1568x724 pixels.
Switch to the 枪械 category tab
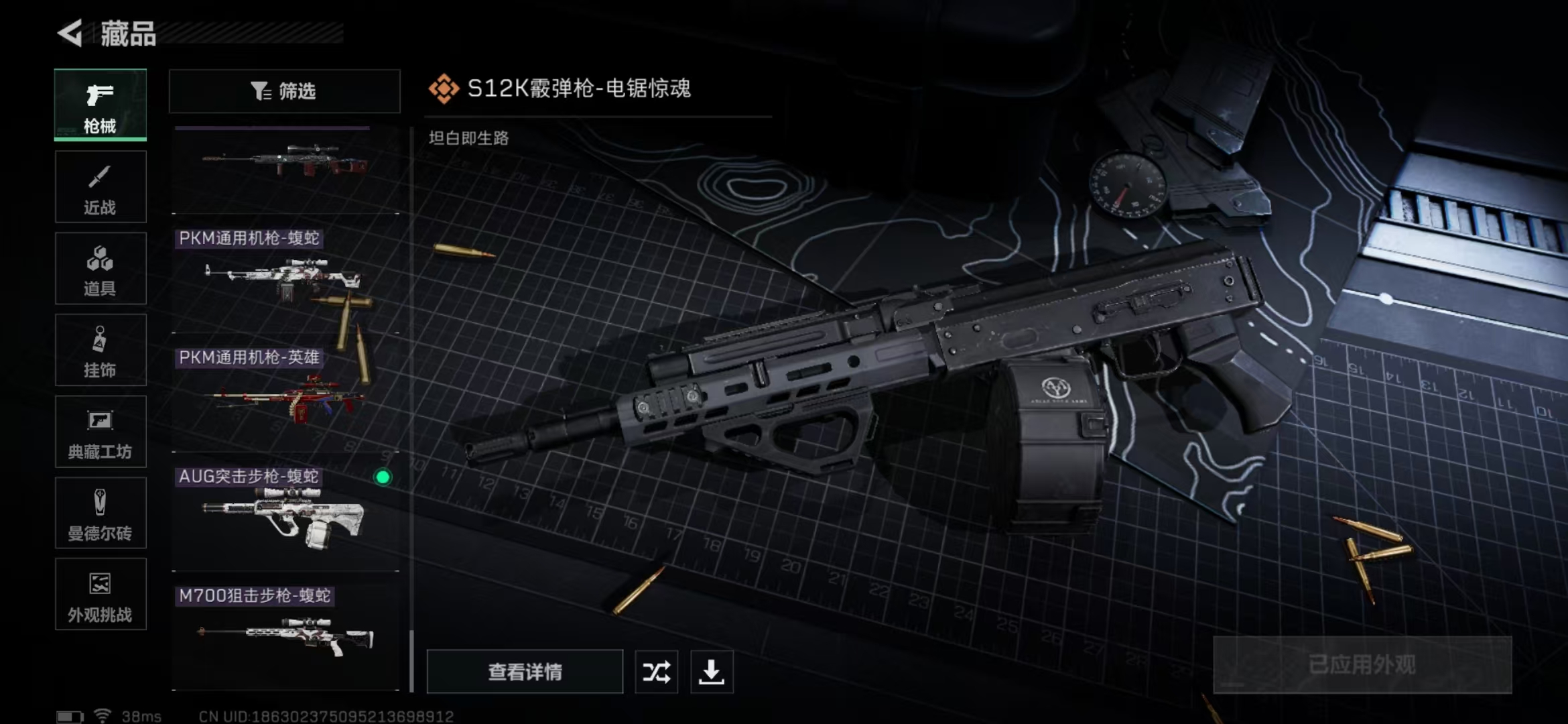click(101, 105)
